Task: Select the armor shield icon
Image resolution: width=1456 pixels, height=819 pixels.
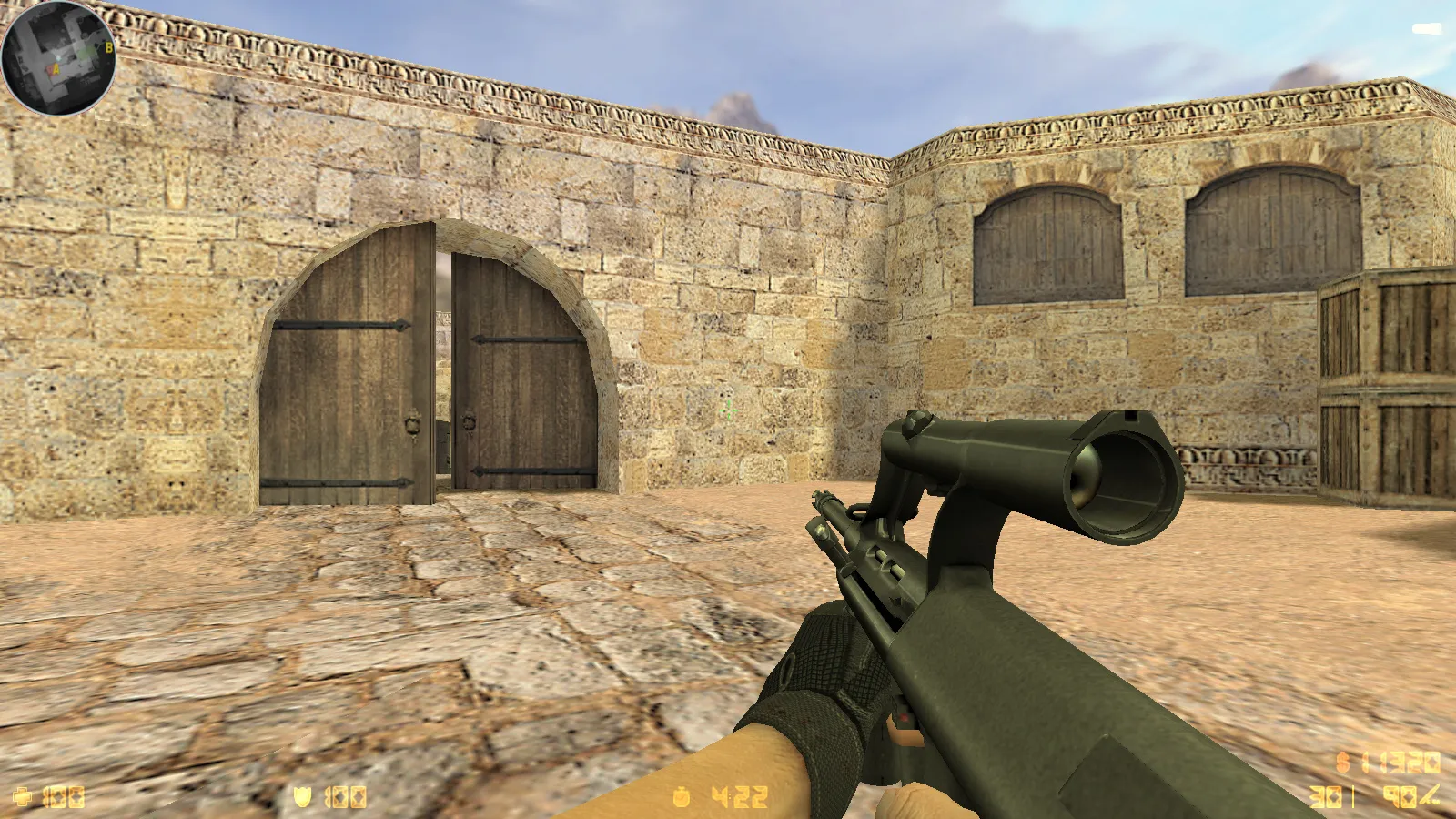Action: (302, 797)
